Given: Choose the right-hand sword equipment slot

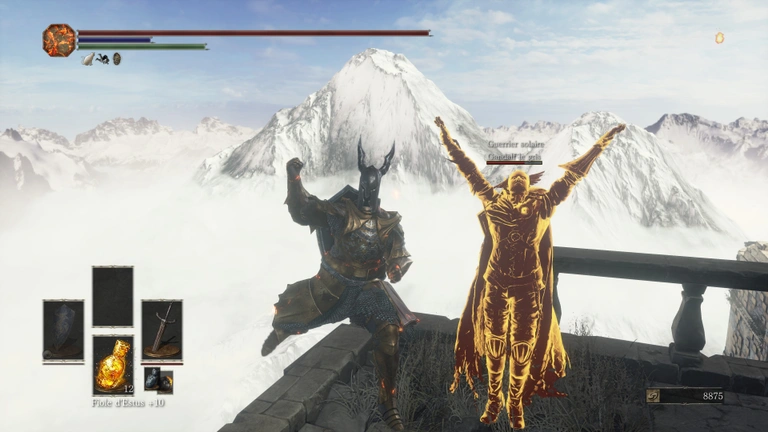Looking at the screenshot, I should tap(161, 330).
